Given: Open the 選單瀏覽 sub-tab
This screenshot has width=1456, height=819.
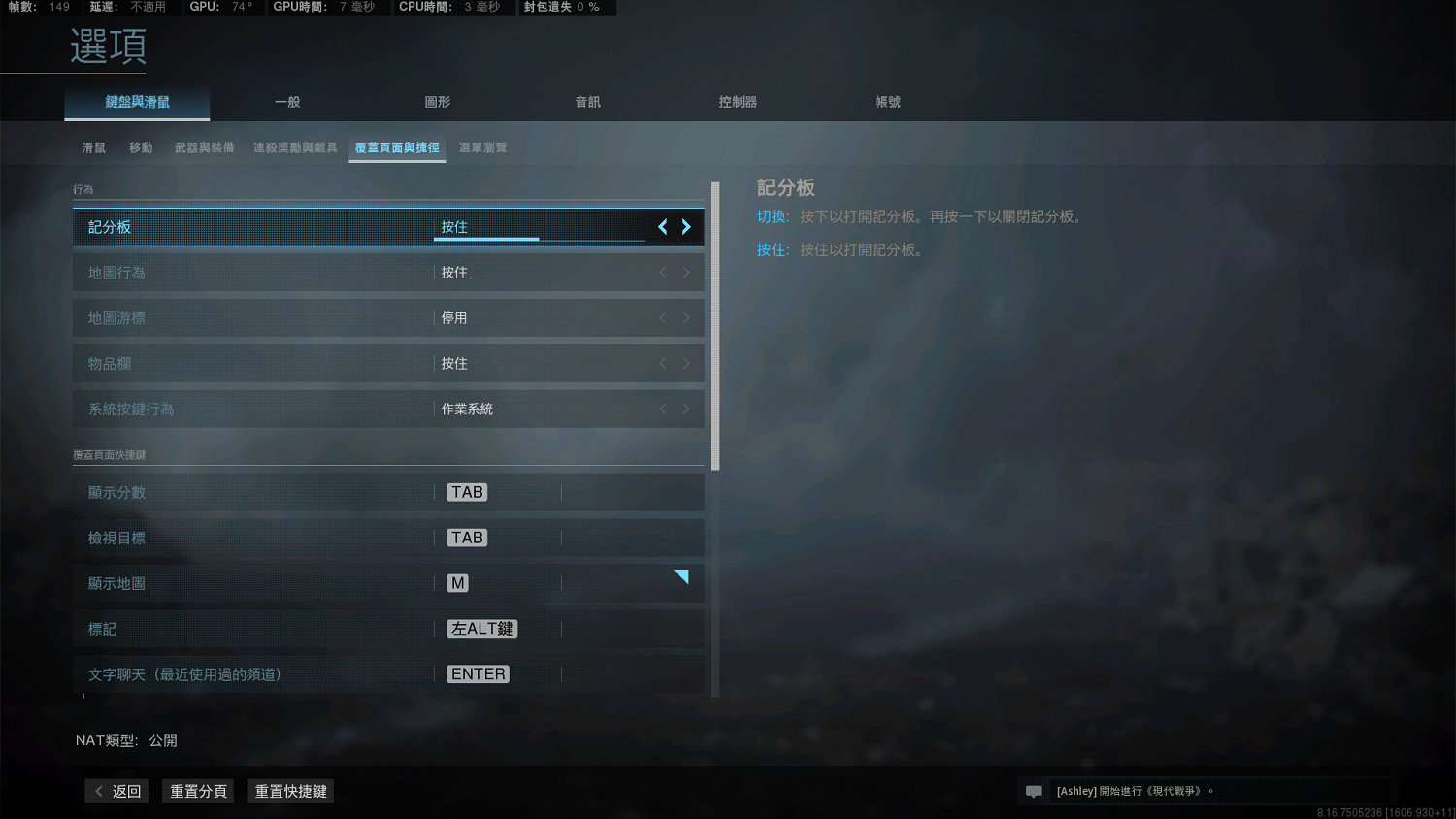Looking at the screenshot, I should click(x=482, y=147).
